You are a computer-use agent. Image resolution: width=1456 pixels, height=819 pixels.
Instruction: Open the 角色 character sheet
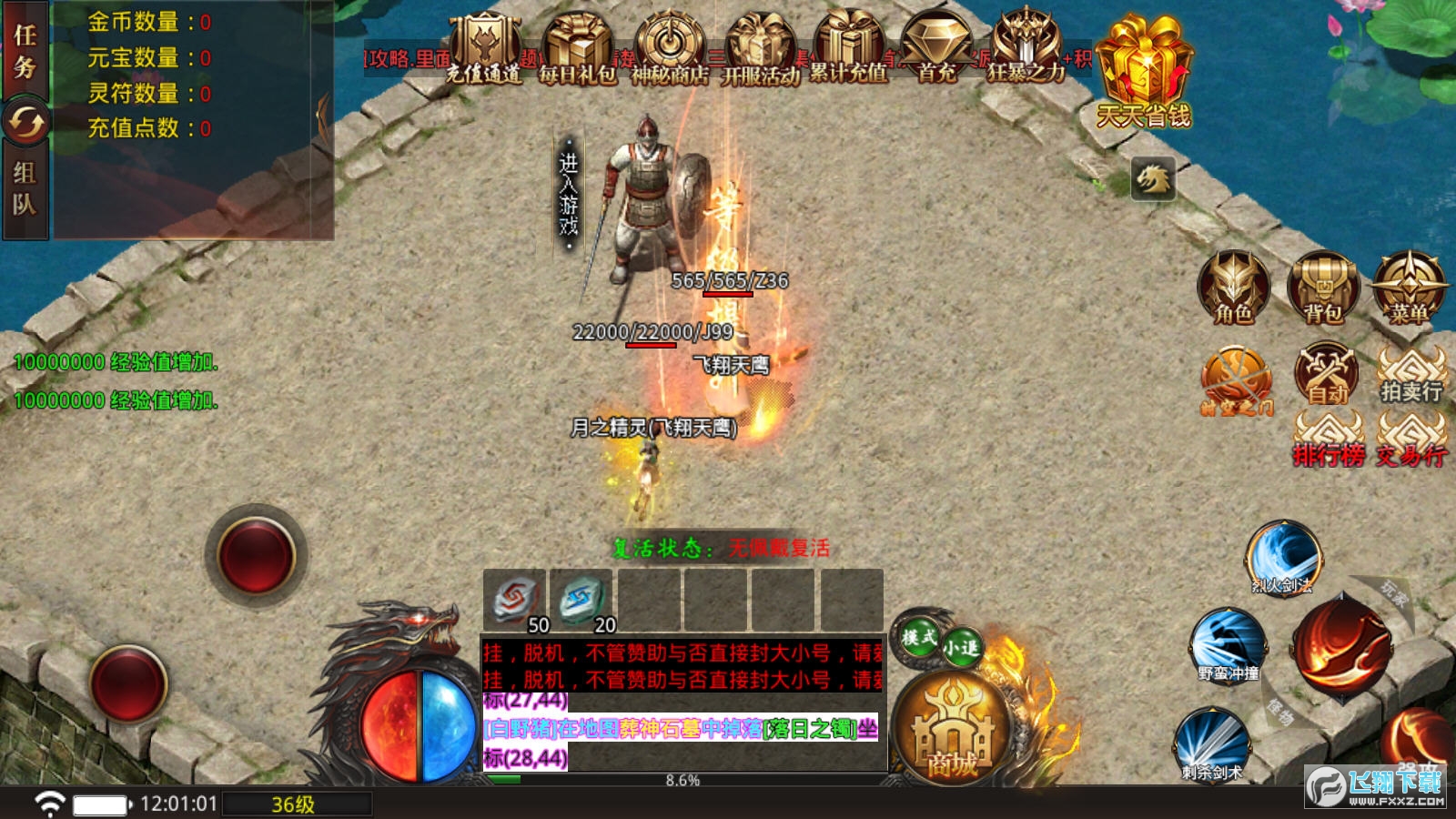tap(1233, 288)
